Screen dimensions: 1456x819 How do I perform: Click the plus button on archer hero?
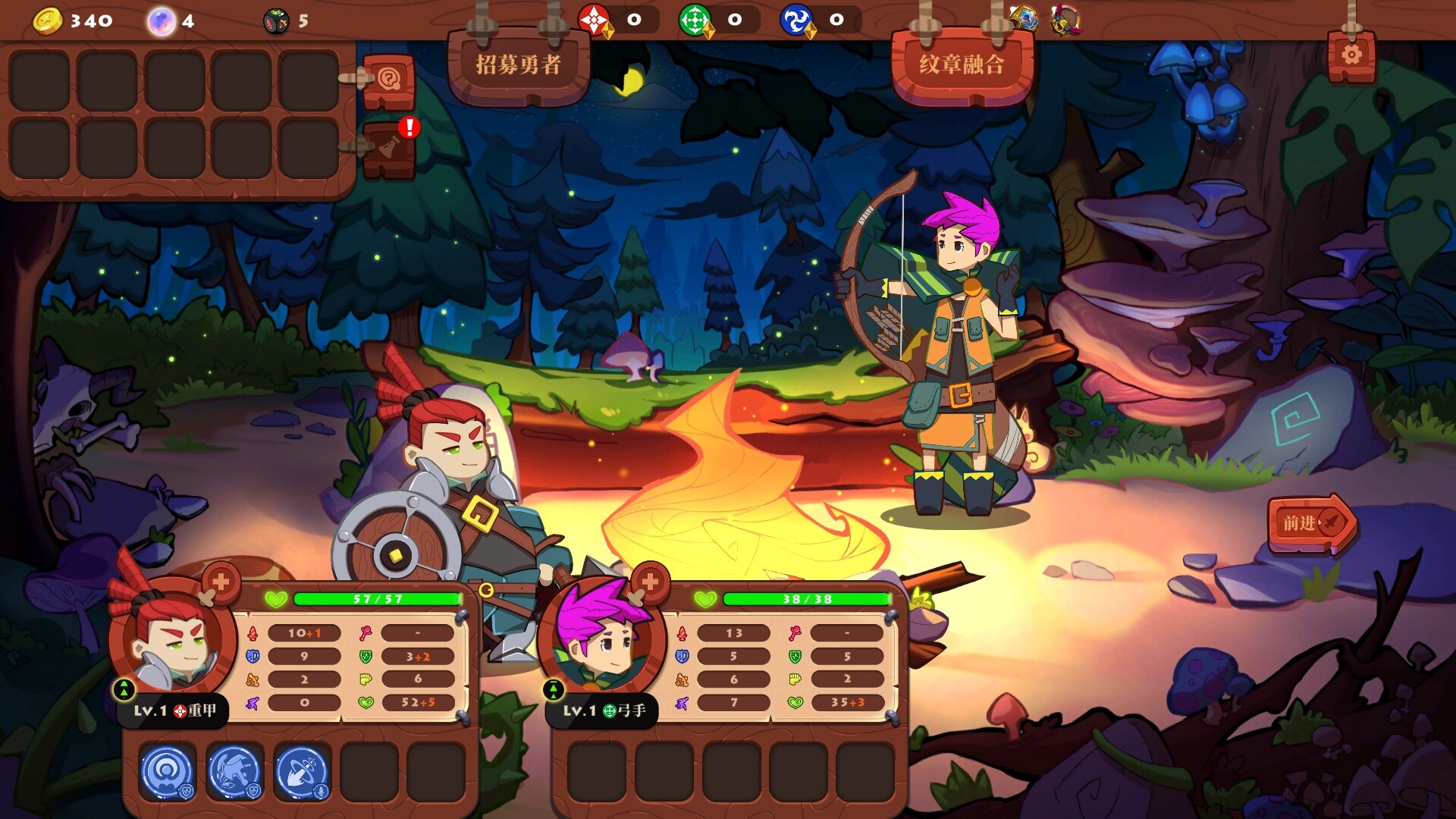(x=650, y=582)
